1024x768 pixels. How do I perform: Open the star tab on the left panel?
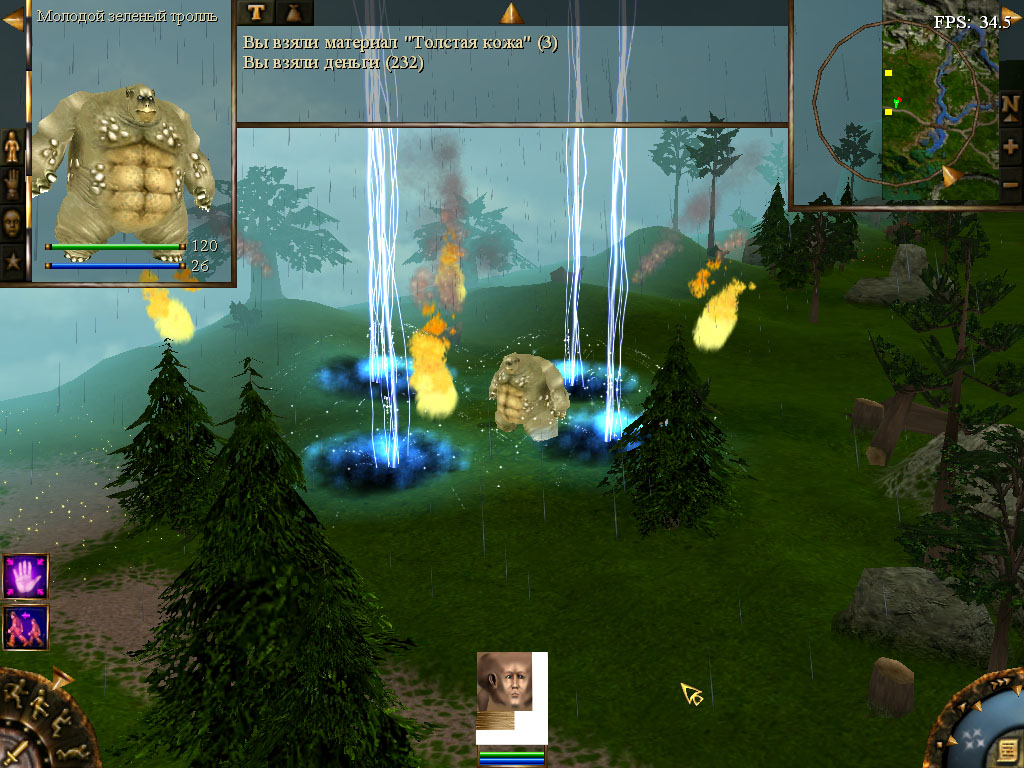point(13,262)
